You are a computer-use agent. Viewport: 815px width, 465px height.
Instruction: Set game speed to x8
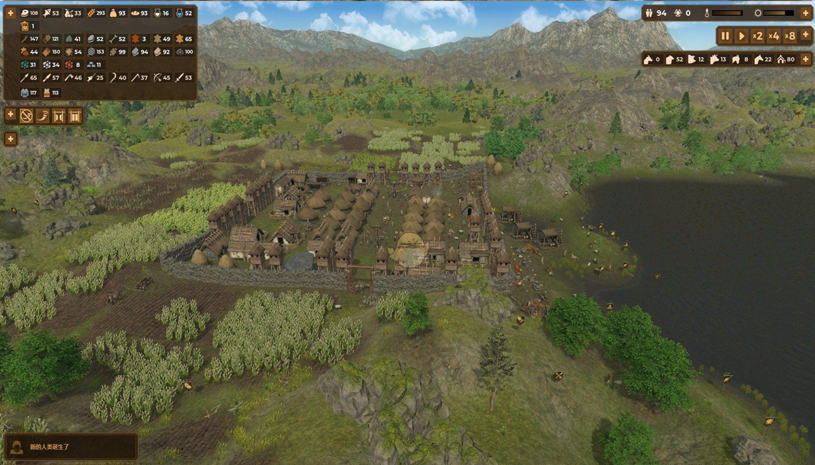(x=790, y=36)
